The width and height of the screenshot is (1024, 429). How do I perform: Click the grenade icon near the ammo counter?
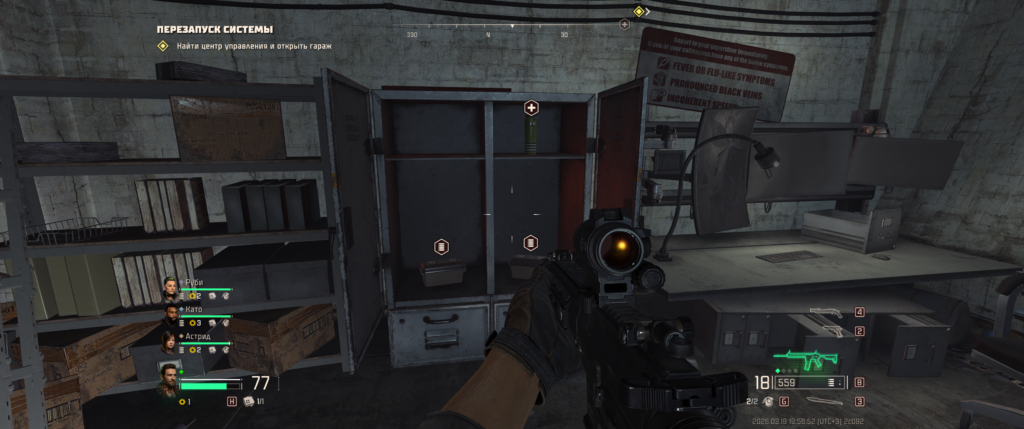point(767,401)
